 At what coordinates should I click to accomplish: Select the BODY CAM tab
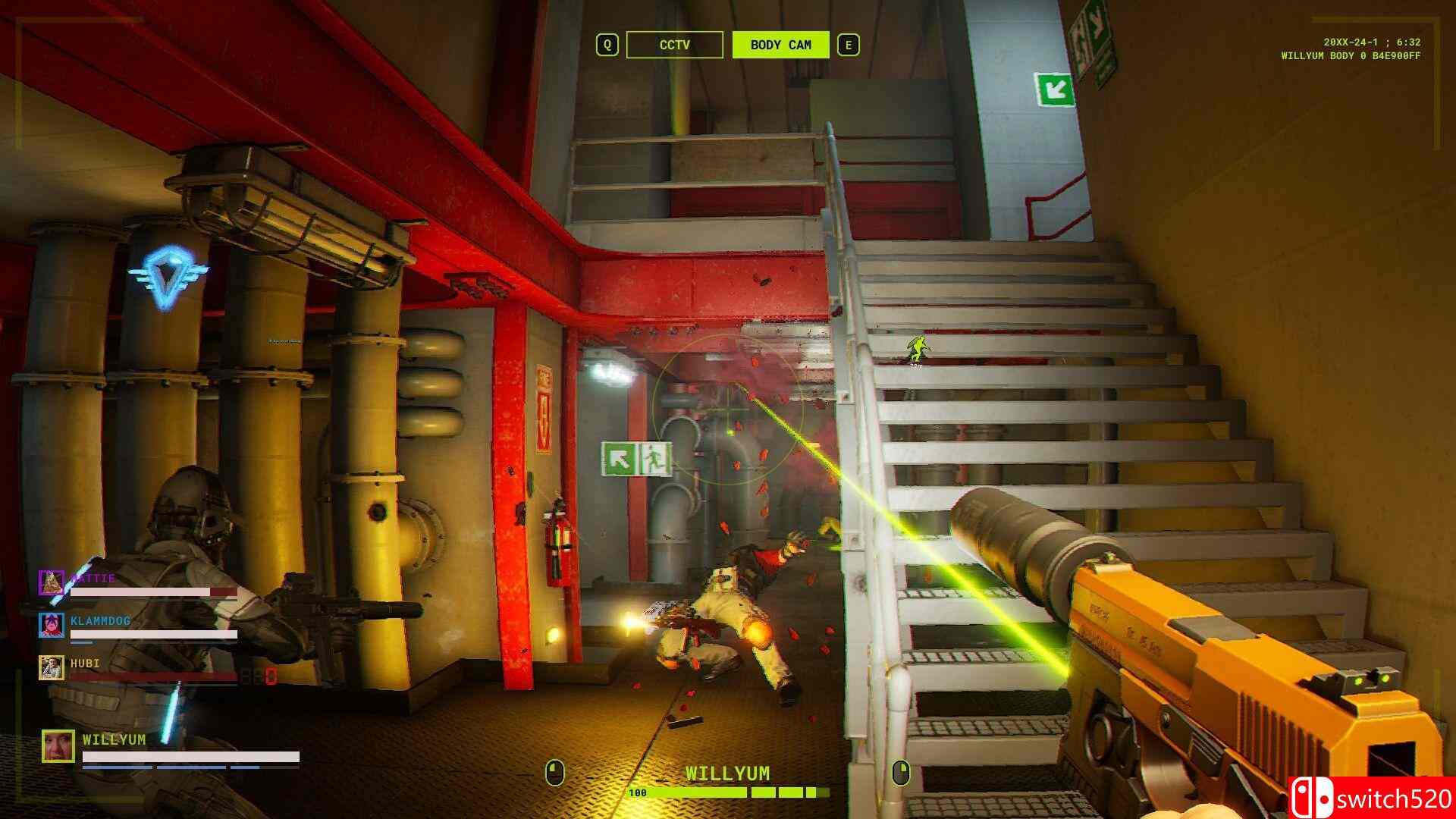(780, 45)
